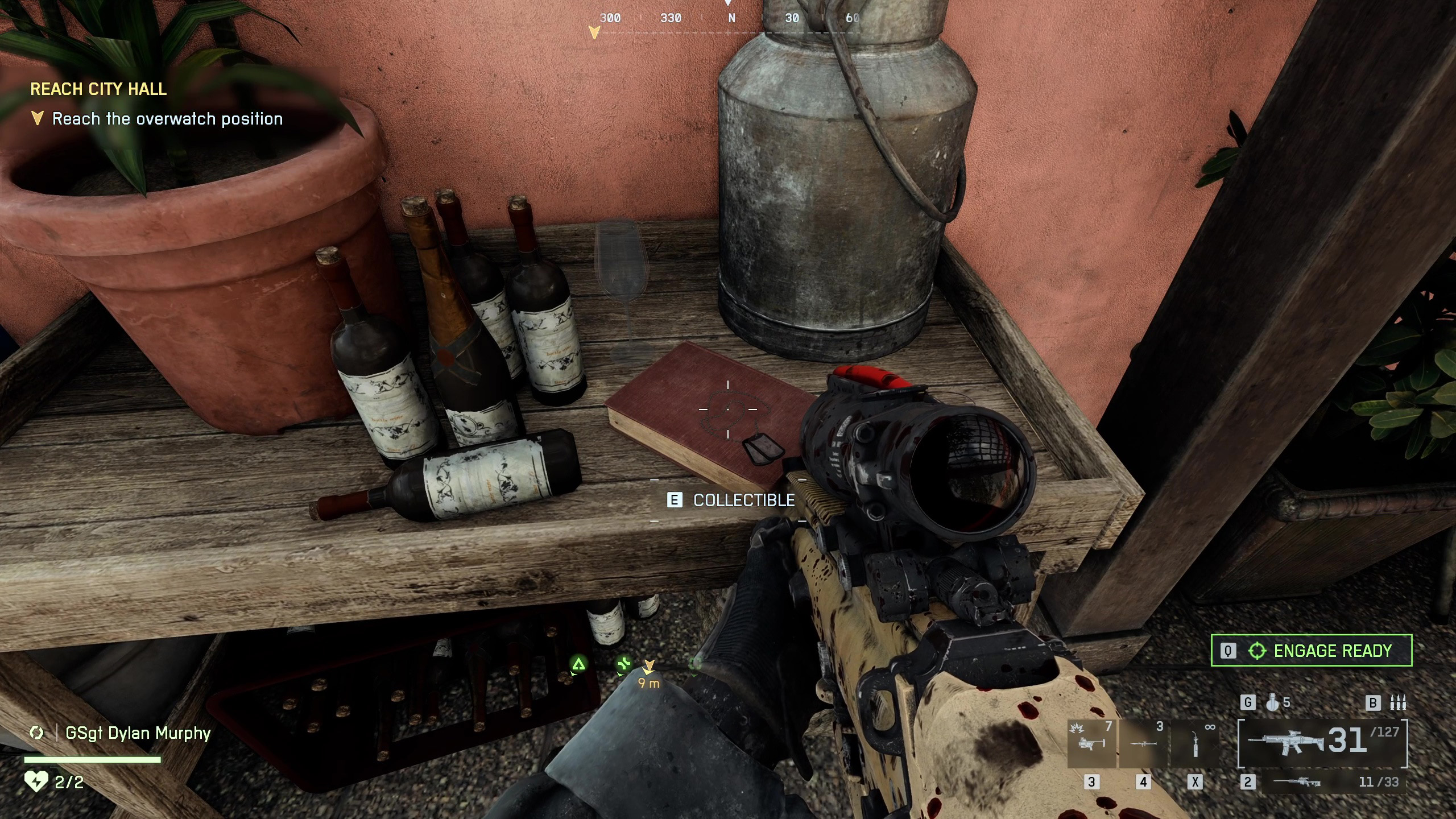Click the frag grenade icon
The width and height of the screenshot is (1456, 819).
click(x=1272, y=703)
